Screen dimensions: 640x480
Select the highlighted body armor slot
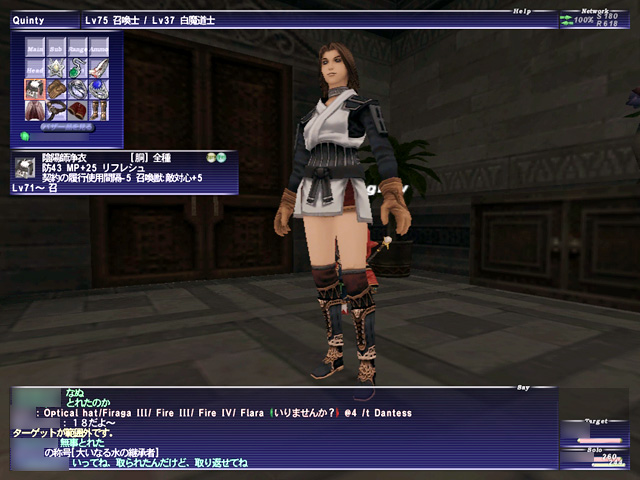pyautogui.click(x=35, y=89)
